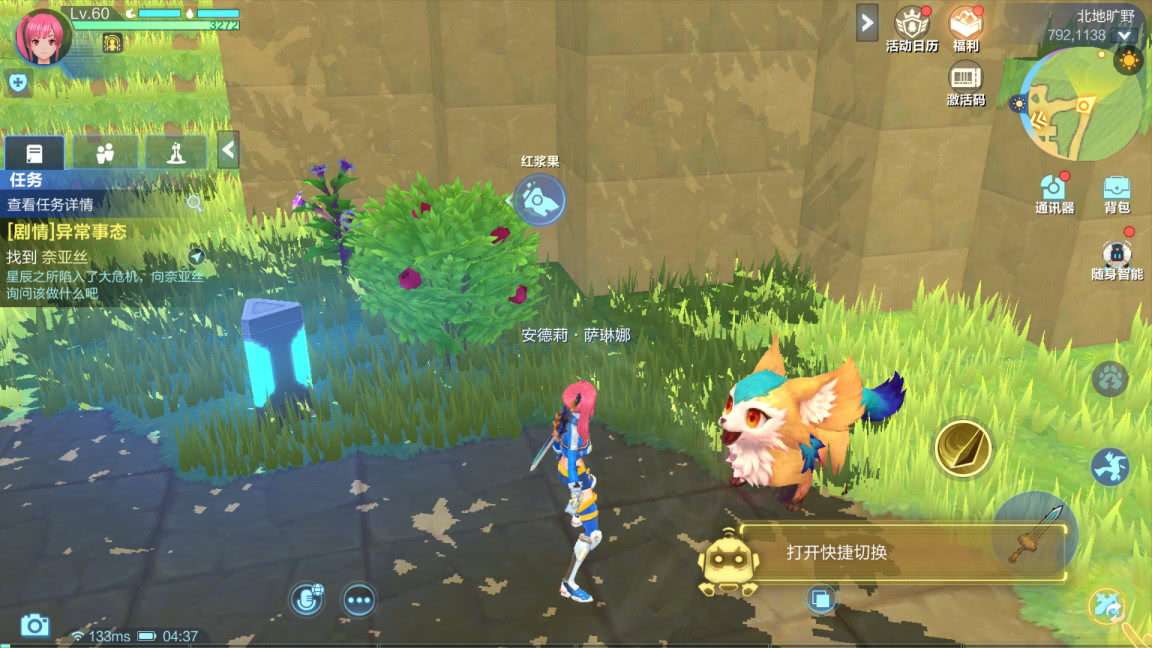Collapse the quest tracker panel arrow
1152x648 pixels.
pyautogui.click(x=229, y=151)
